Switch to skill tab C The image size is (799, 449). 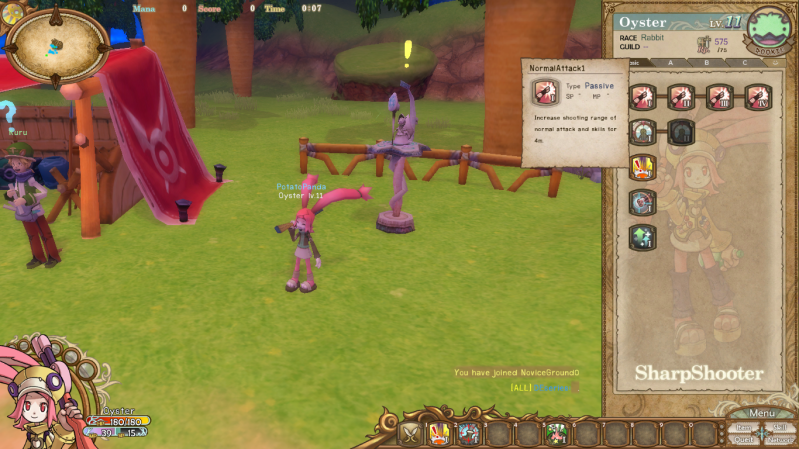tap(743, 62)
